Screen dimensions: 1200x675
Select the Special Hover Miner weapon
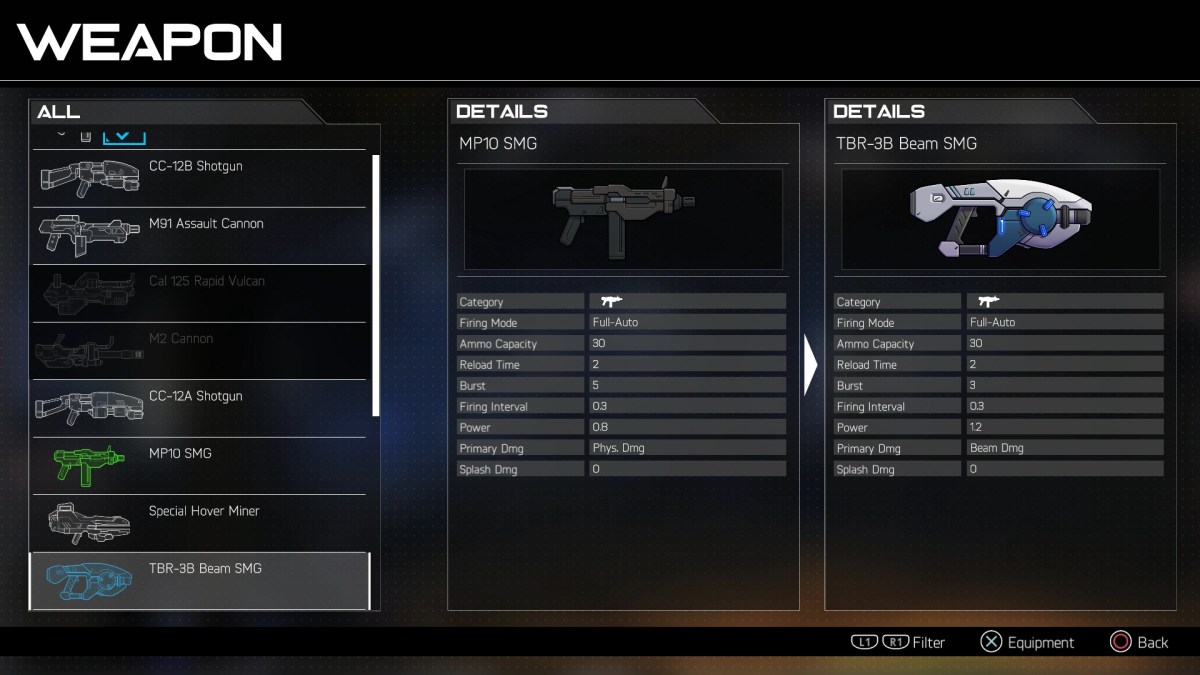coord(200,523)
